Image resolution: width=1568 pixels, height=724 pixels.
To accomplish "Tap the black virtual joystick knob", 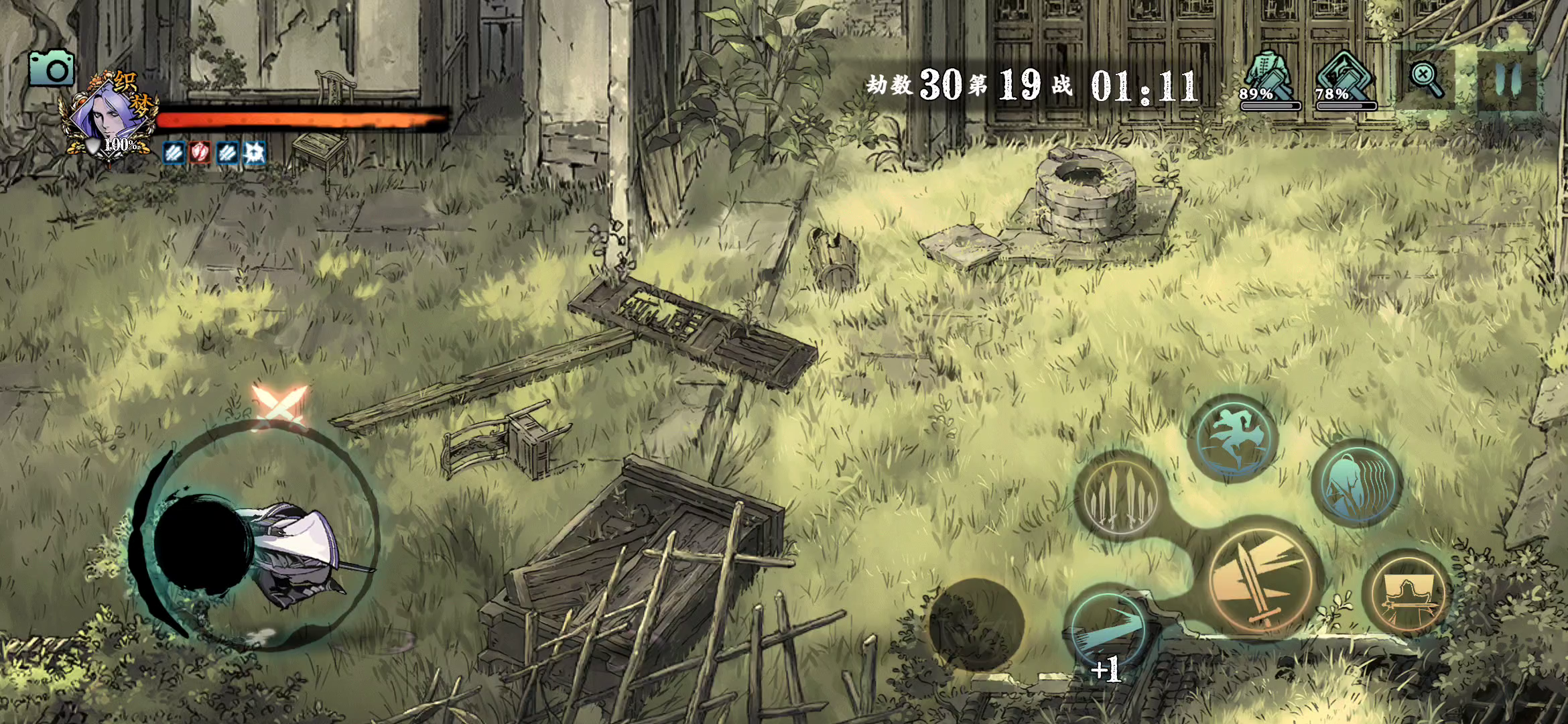I will pos(202,544).
